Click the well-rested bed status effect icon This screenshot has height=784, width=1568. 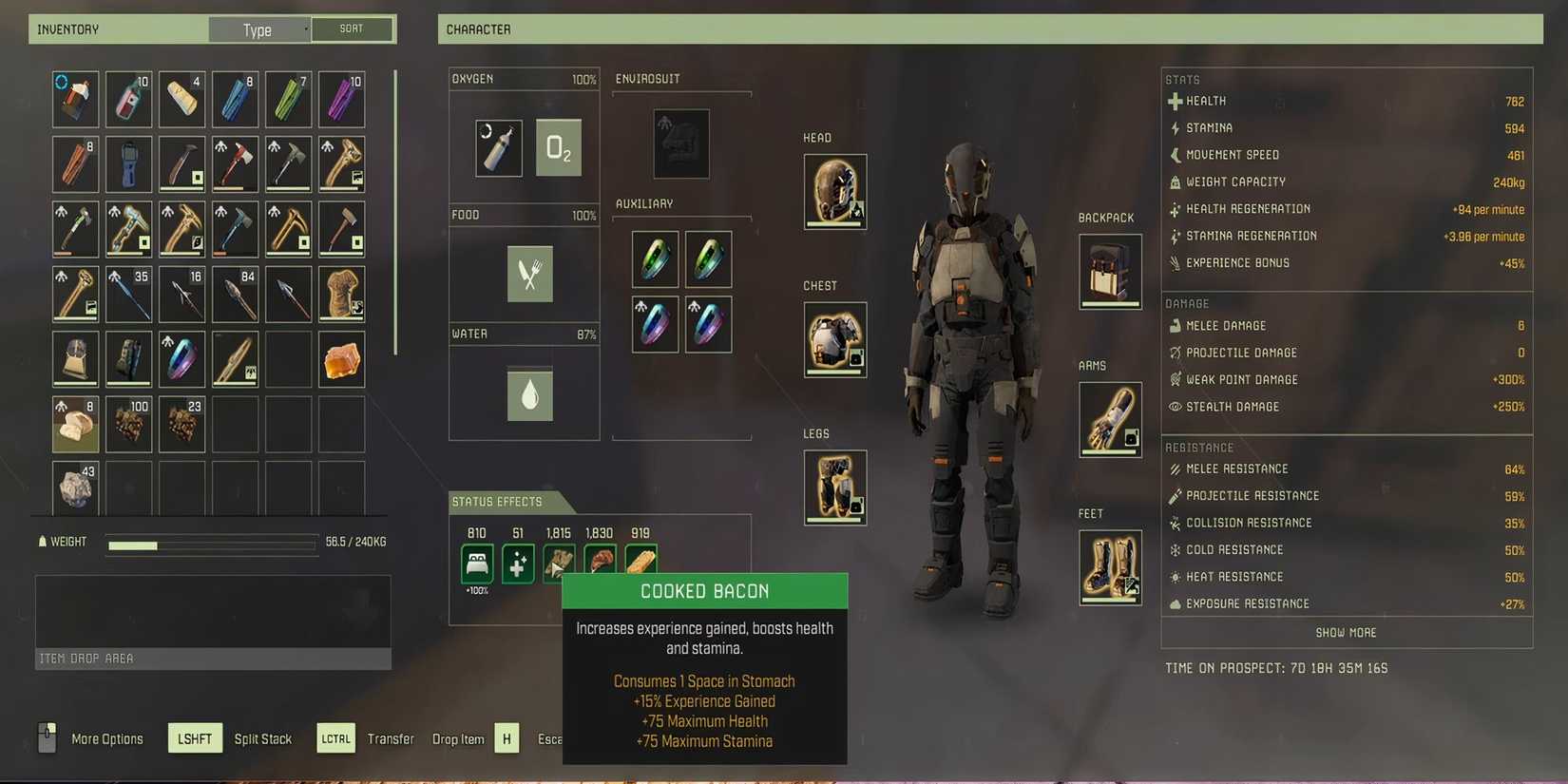(477, 563)
